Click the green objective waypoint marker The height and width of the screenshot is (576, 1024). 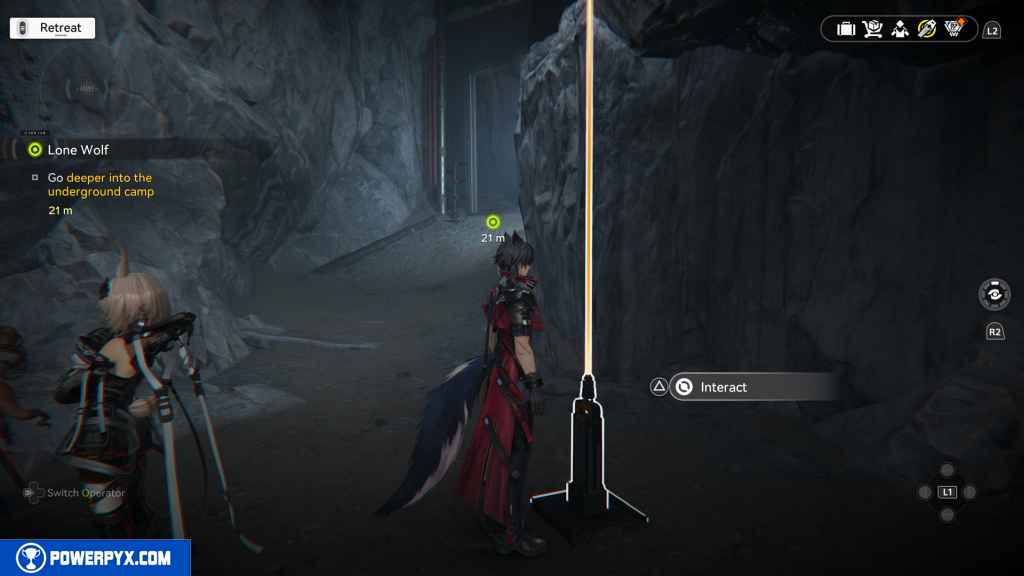[x=492, y=222]
